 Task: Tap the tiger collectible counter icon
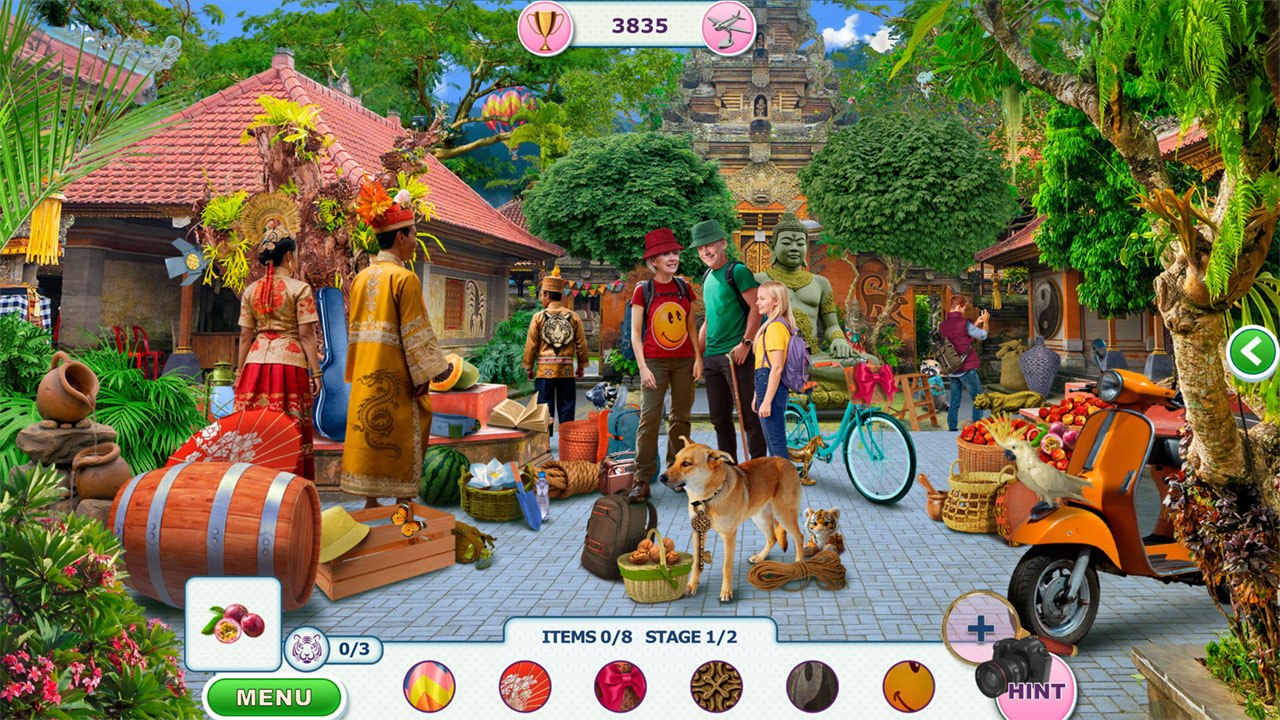pyautogui.click(x=305, y=650)
